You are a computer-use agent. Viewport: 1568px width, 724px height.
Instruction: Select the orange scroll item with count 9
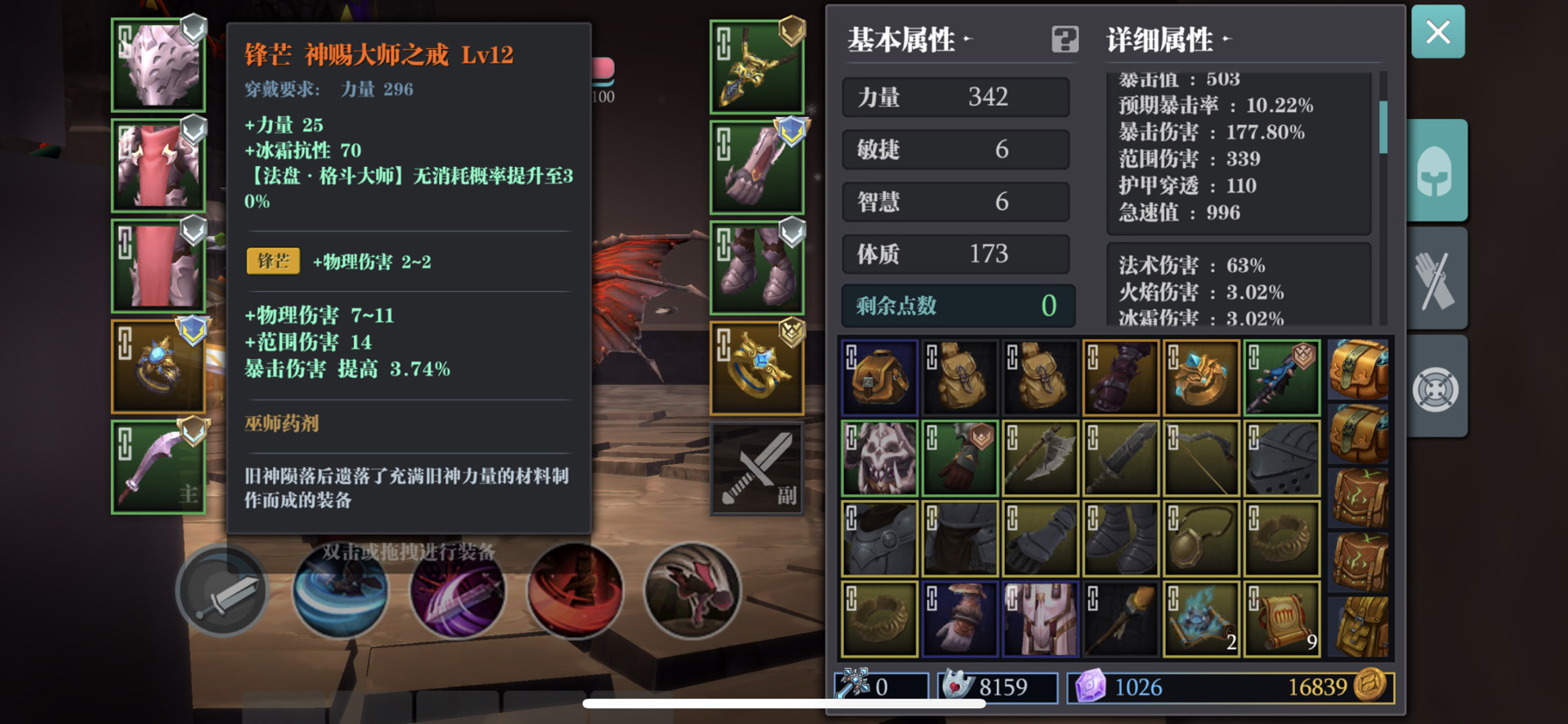[x=1282, y=618]
